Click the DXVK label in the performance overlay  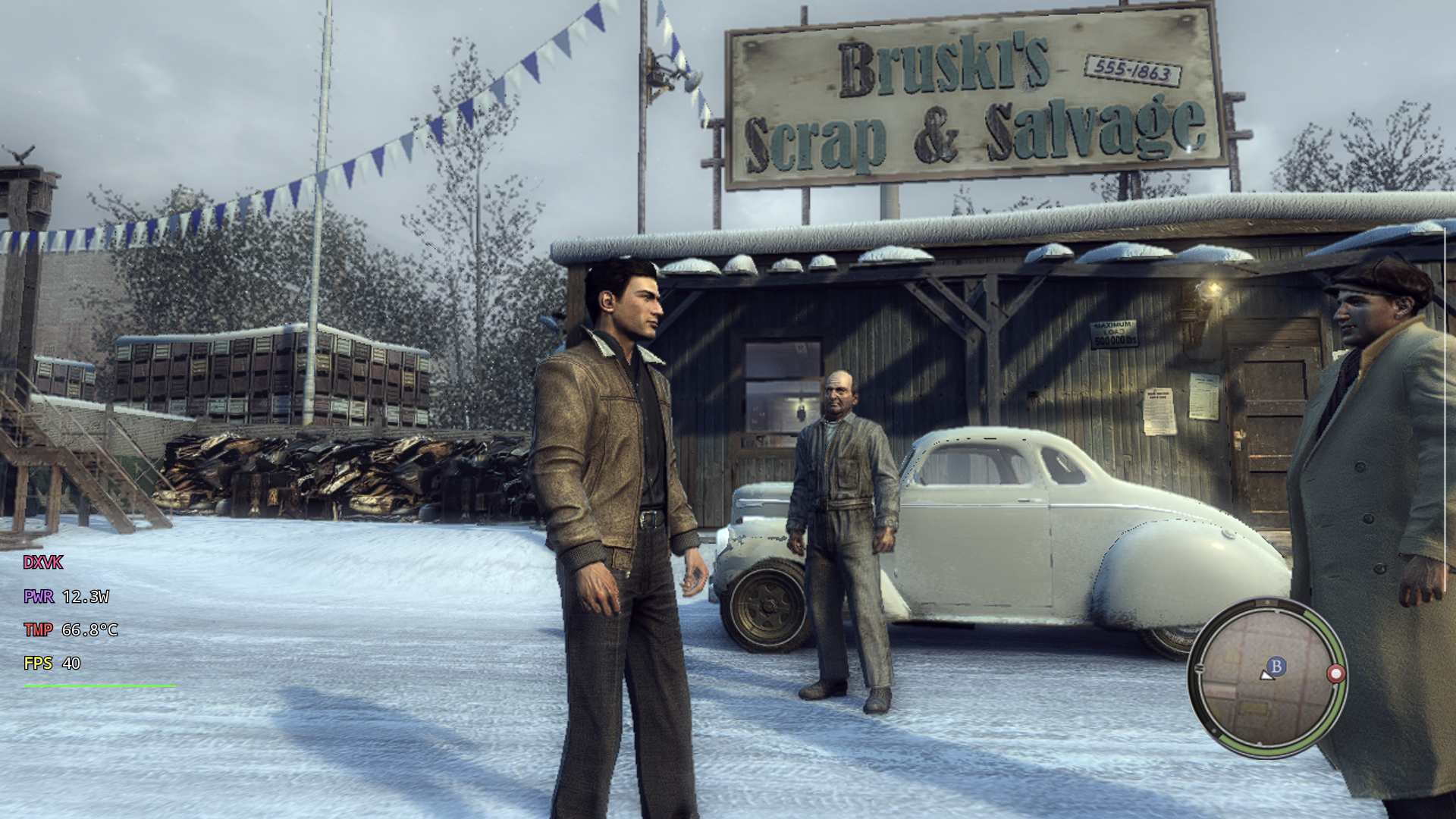(x=43, y=563)
